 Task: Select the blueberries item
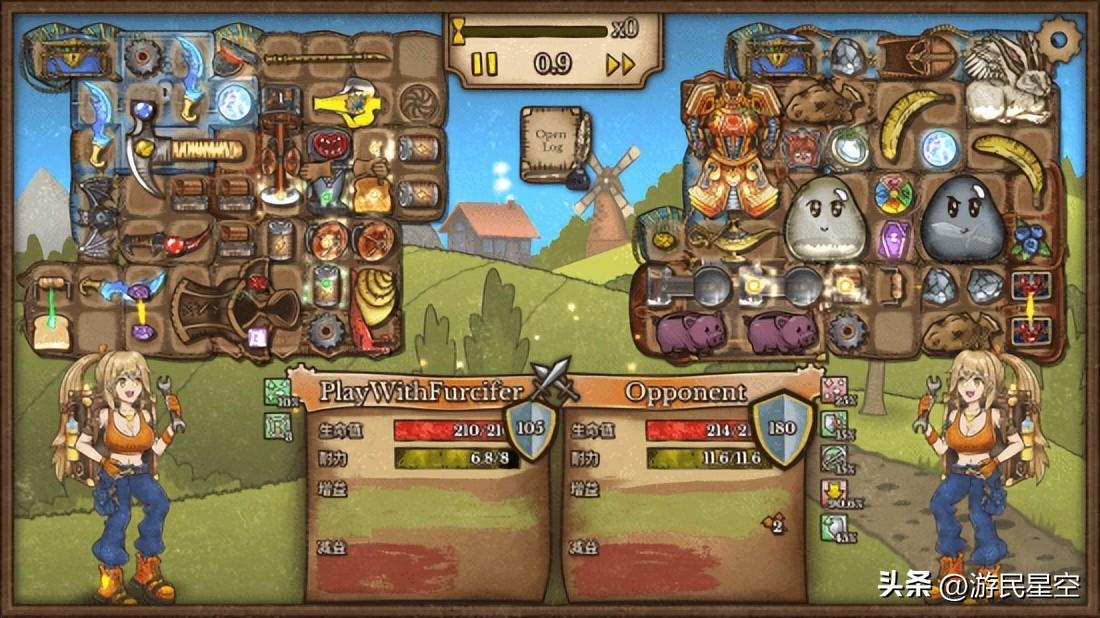pos(1028,238)
